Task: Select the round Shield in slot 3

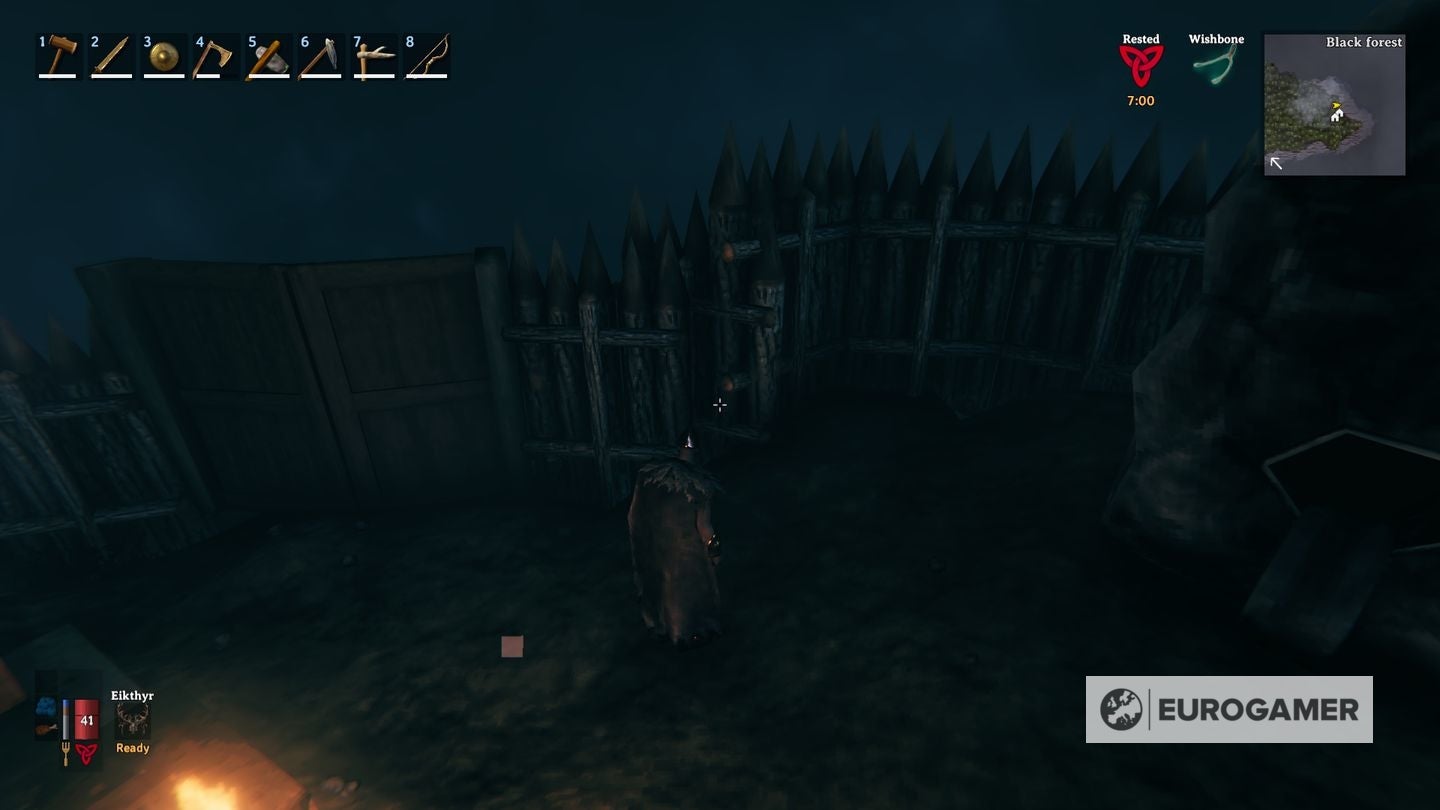Action: (163, 55)
